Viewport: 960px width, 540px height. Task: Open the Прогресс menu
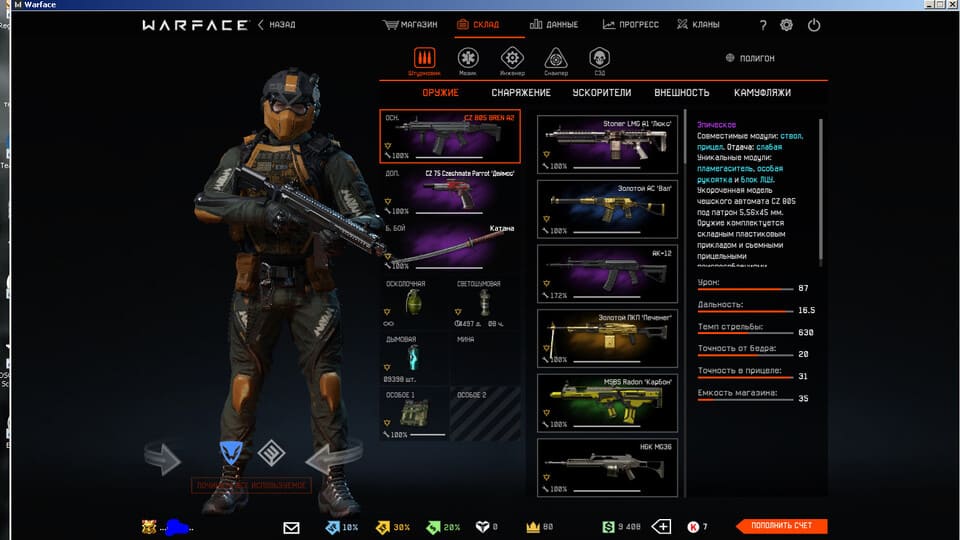pos(632,25)
